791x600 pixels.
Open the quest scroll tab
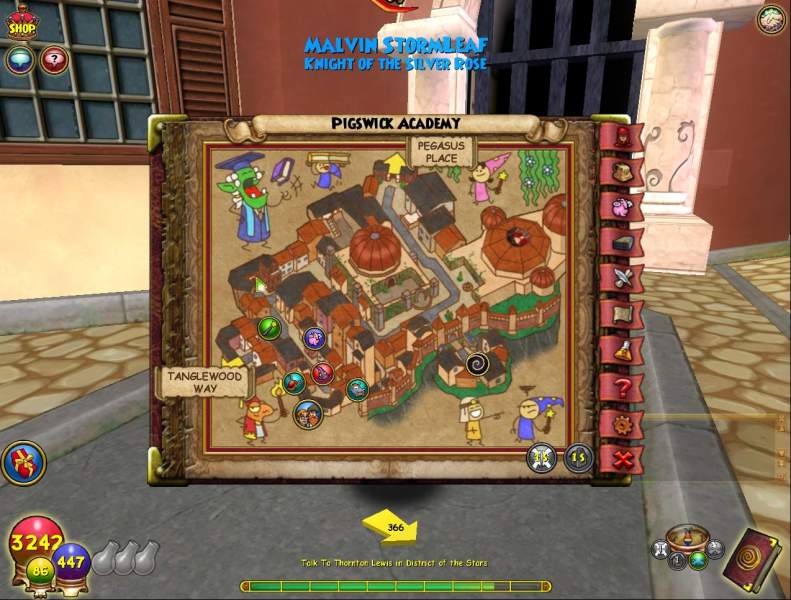(x=621, y=315)
